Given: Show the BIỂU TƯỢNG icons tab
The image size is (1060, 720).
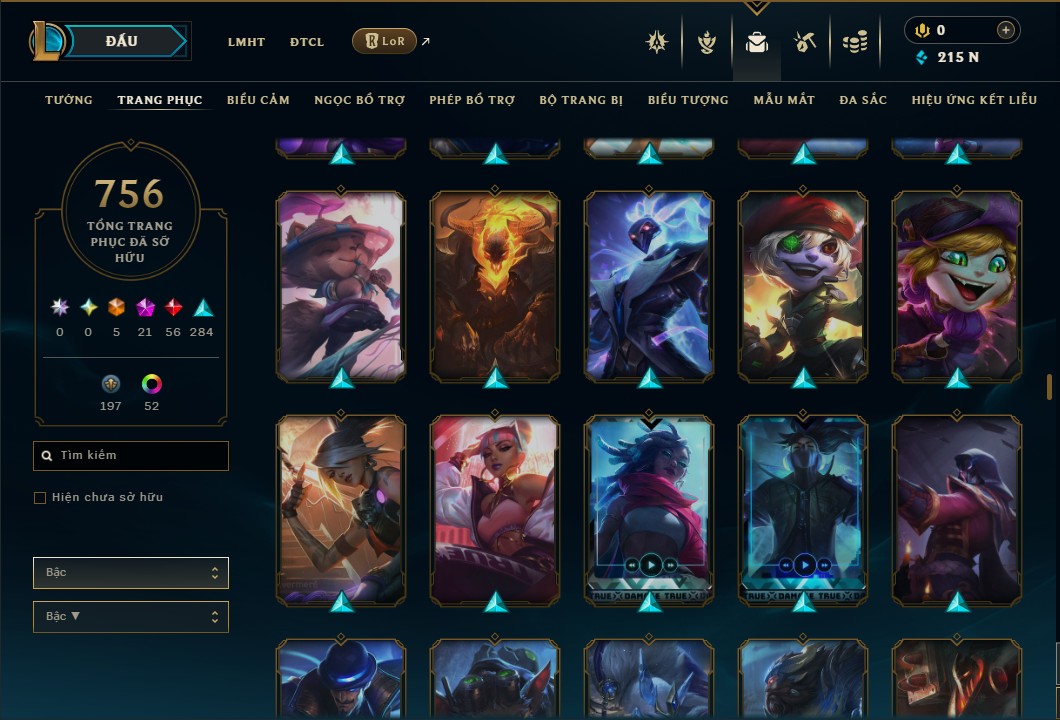Looking at the screenshot, I should point(688,100).
